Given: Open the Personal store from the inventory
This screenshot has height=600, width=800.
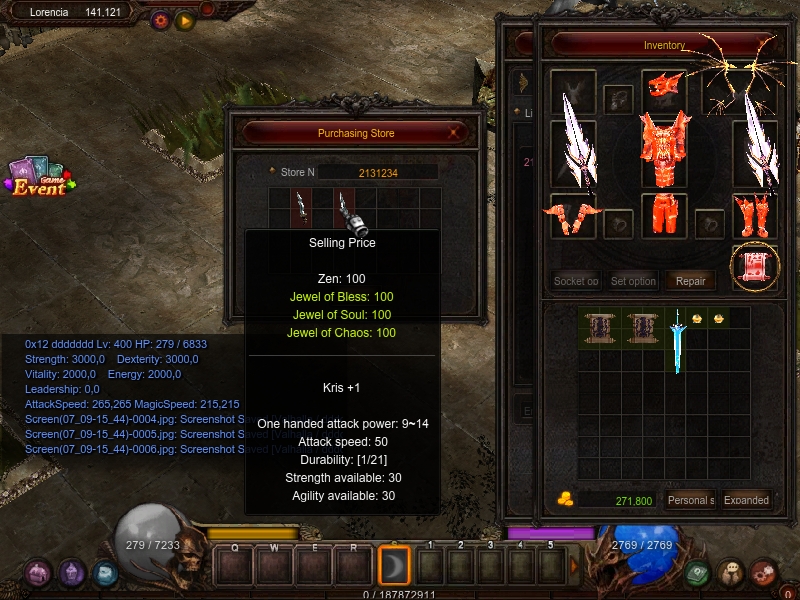Looking at the screenshot, I should (x=690, y=500).
